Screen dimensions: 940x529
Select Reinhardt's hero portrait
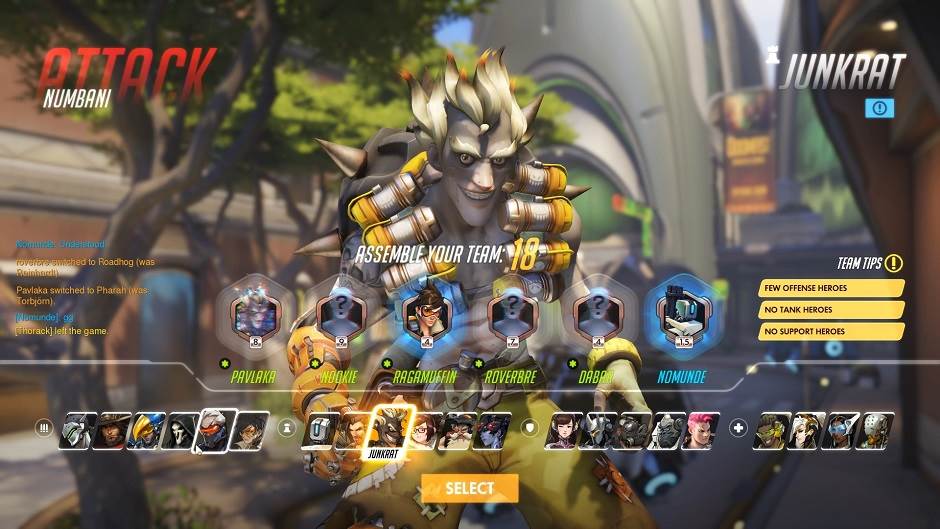tap(597, 430)
